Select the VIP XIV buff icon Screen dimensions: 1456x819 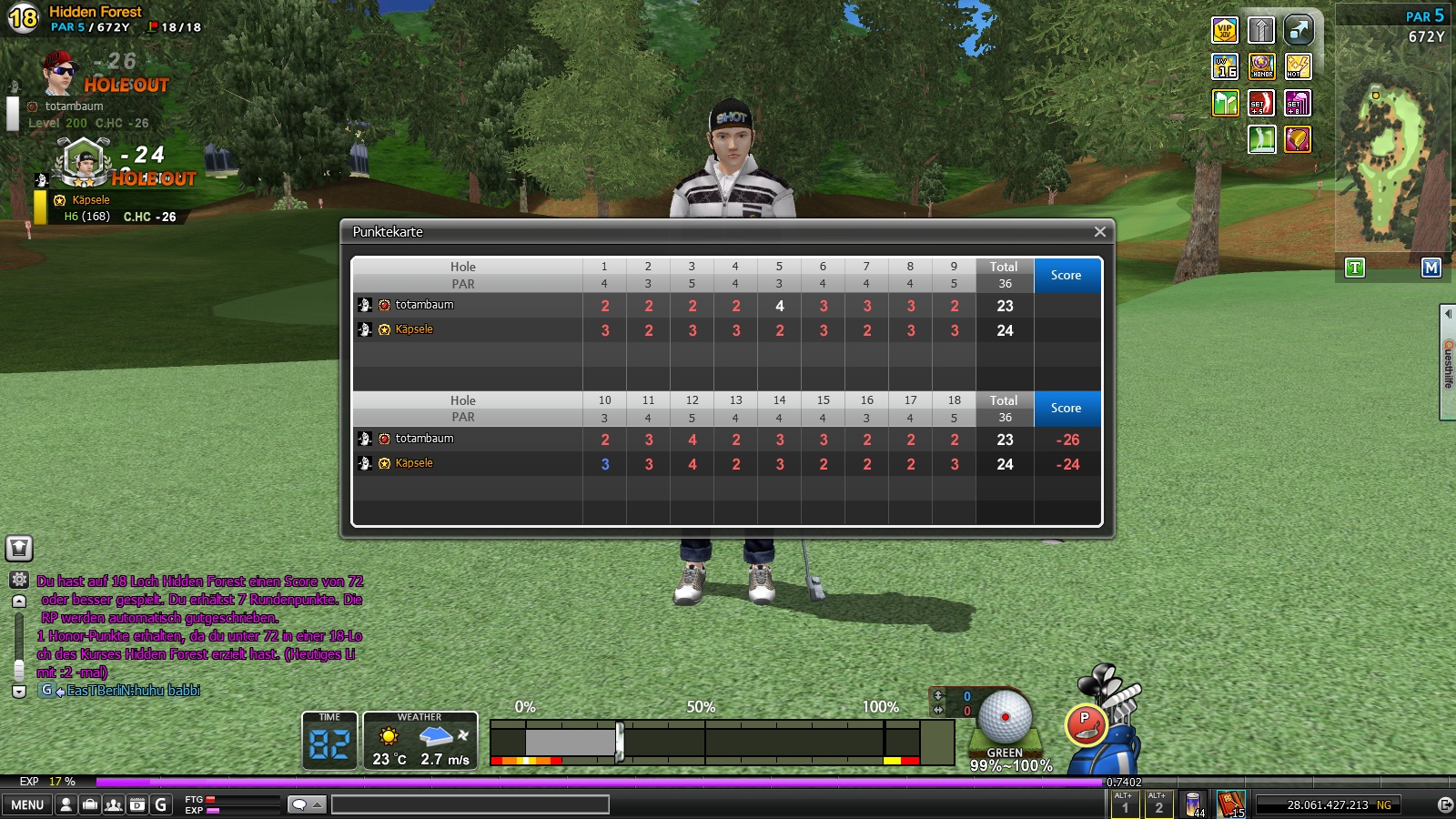pyautogui.click(x=1225, y=30)
